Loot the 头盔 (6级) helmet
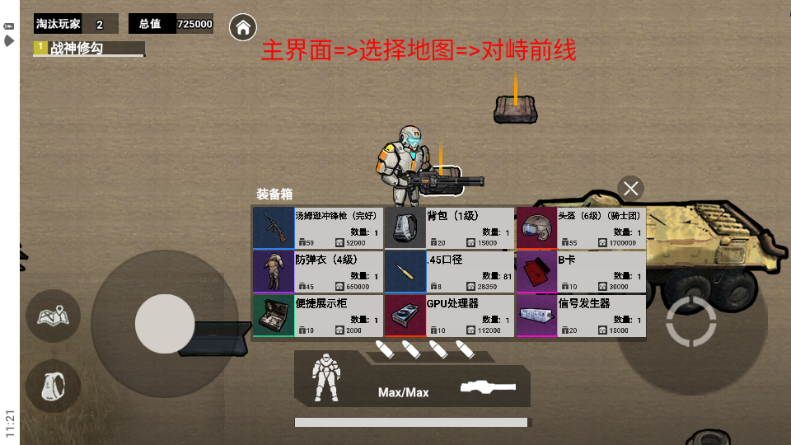Screen dimensions: 791x445 (581, 228)
